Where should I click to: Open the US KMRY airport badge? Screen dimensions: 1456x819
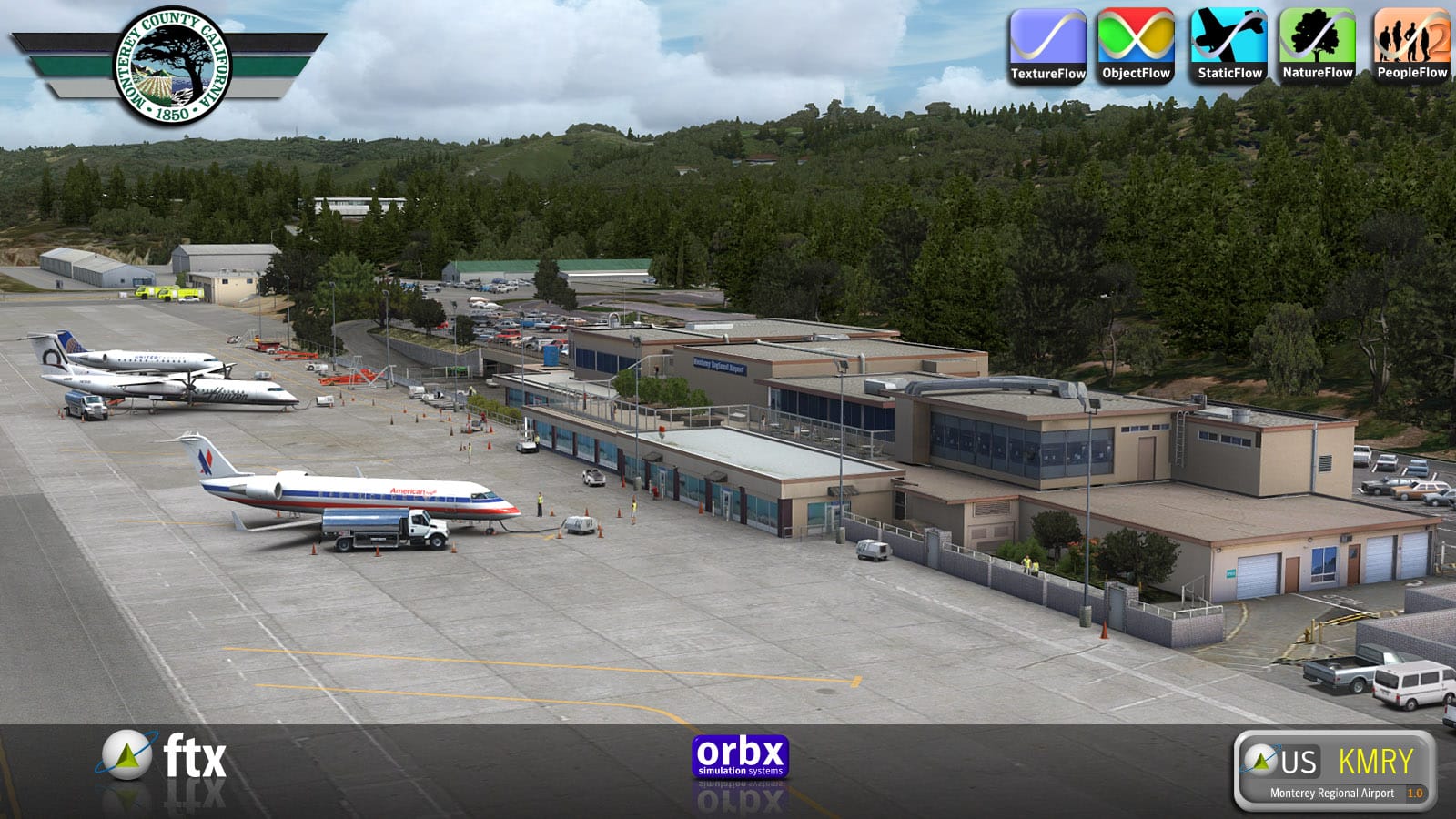click(1334, 770)
